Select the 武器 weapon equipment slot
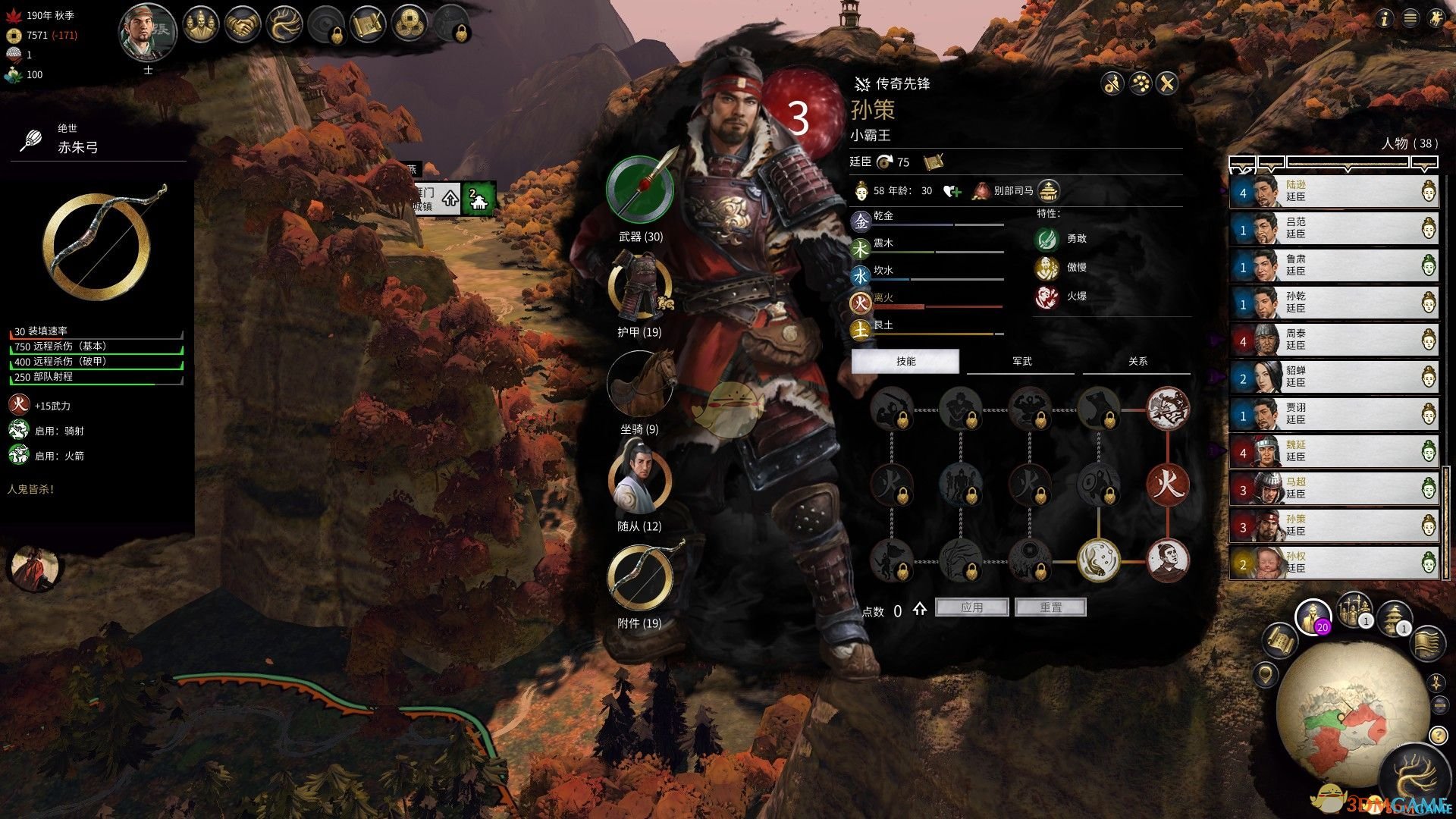Viewport: 1456px width, 819px height. click(x=640, y=190)
